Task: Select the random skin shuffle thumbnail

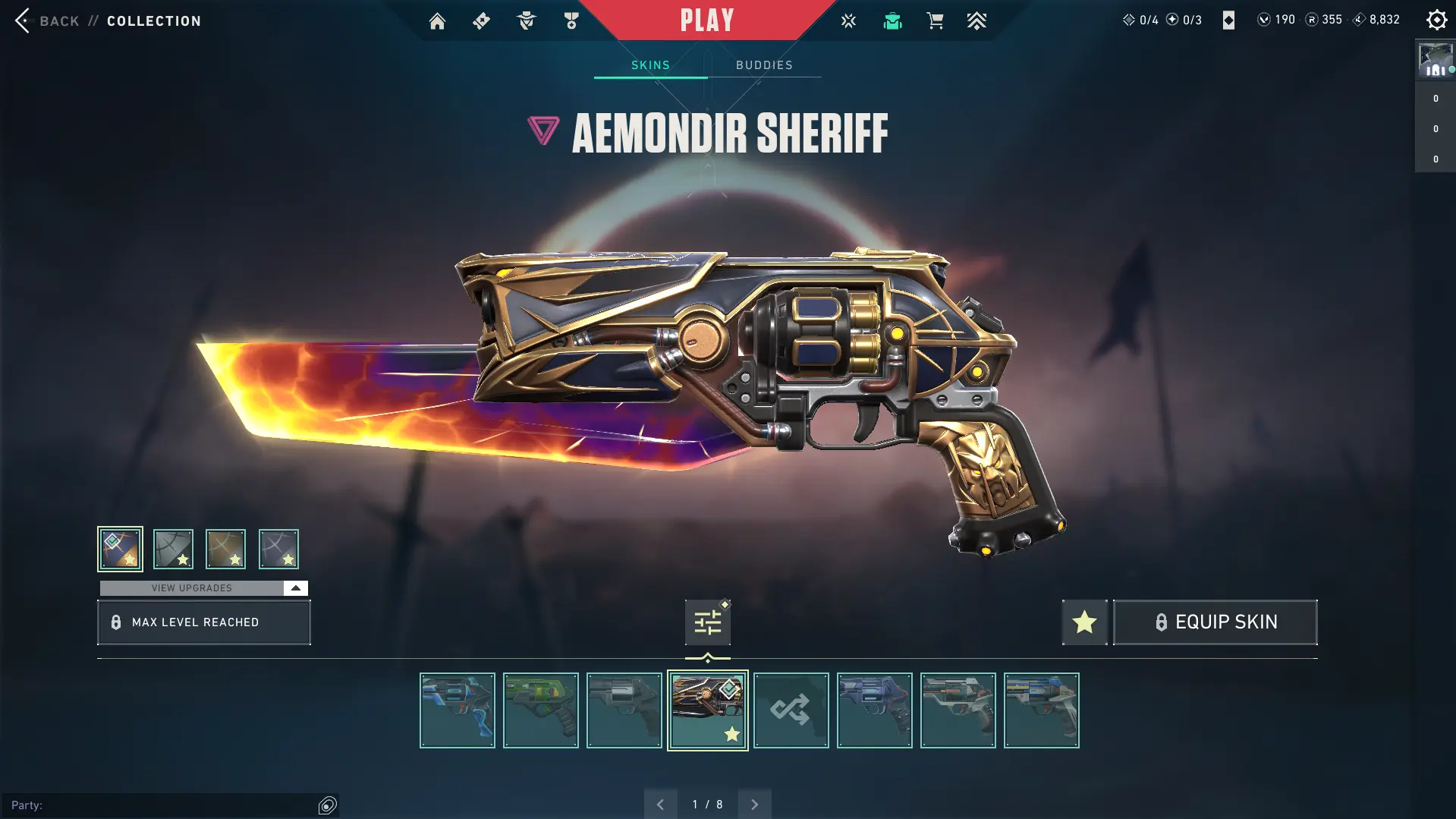Action: 791,710
